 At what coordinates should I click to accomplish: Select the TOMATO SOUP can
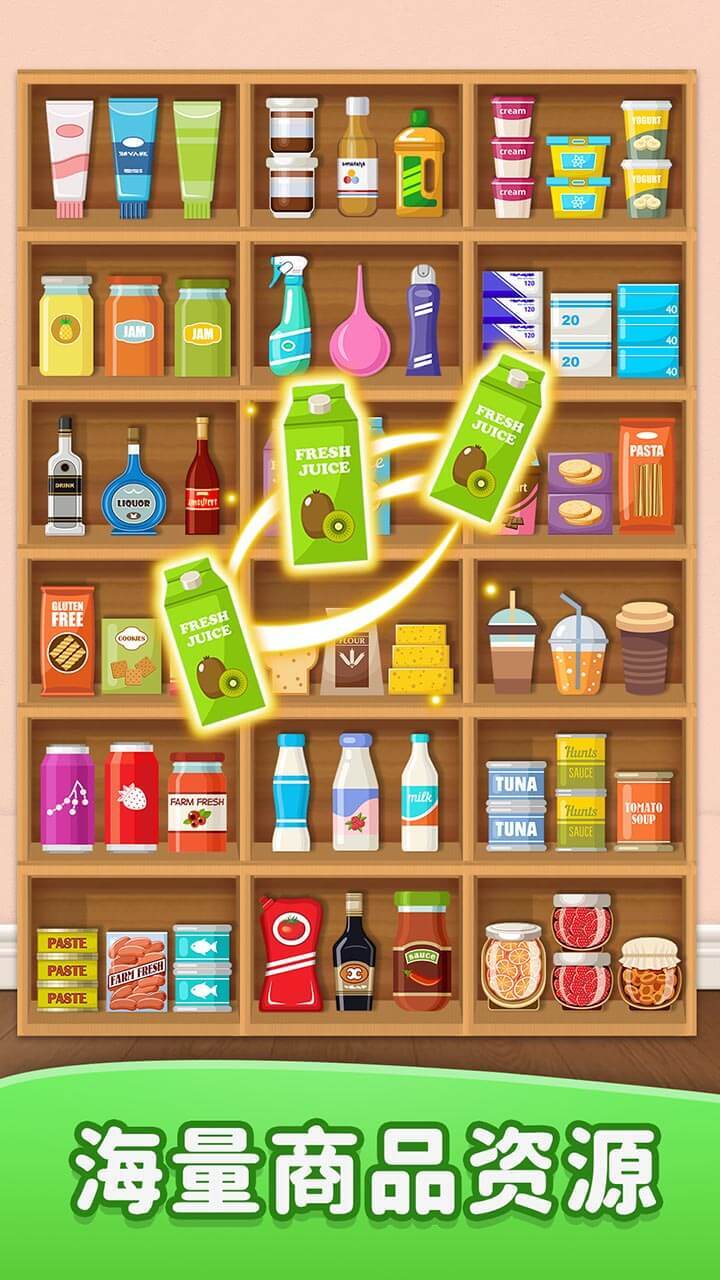click(644, 811)
